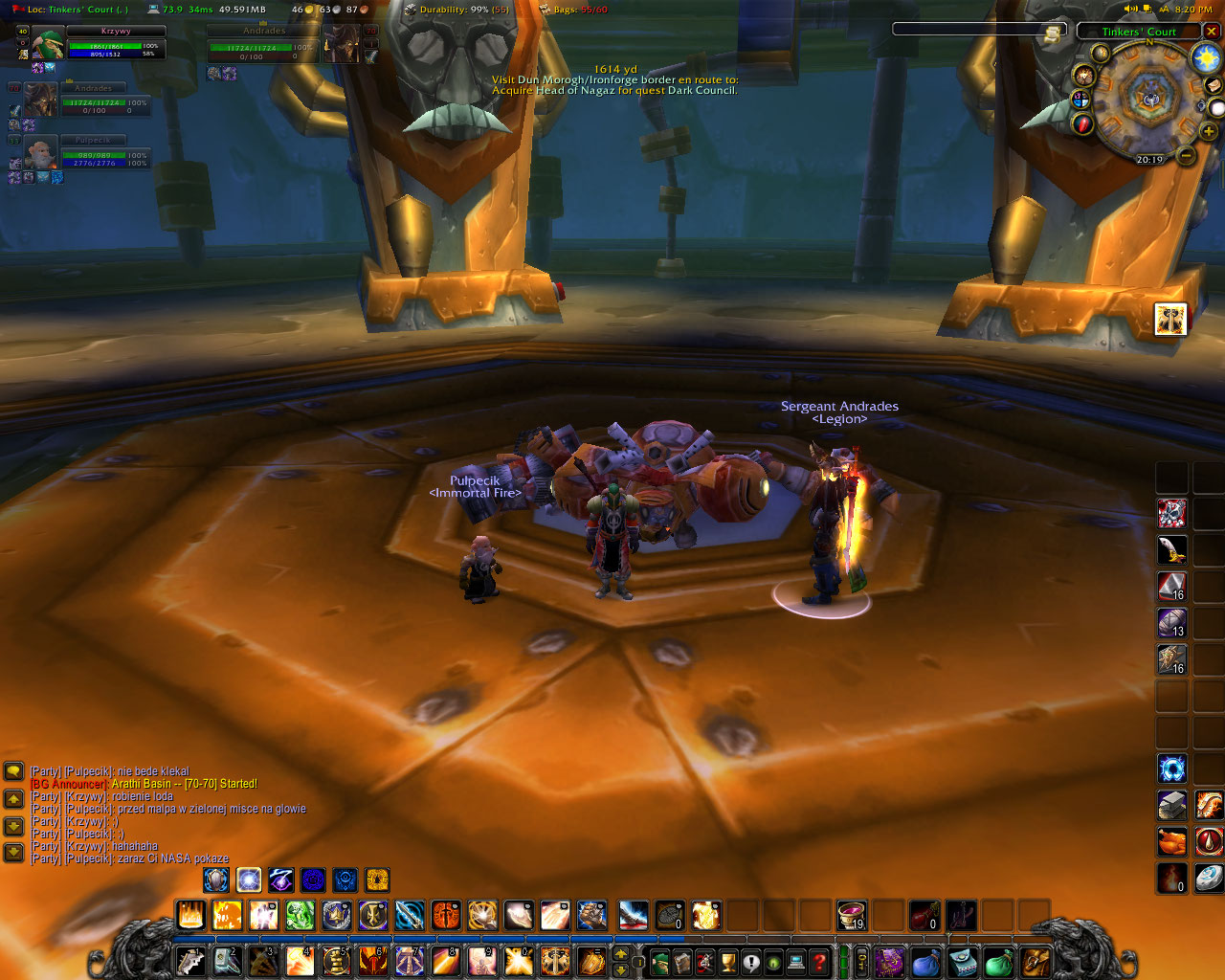Click the red crystal minimap button
Image resolution: width=1225 pixels, height=980 pixels.
(1083, 124)
